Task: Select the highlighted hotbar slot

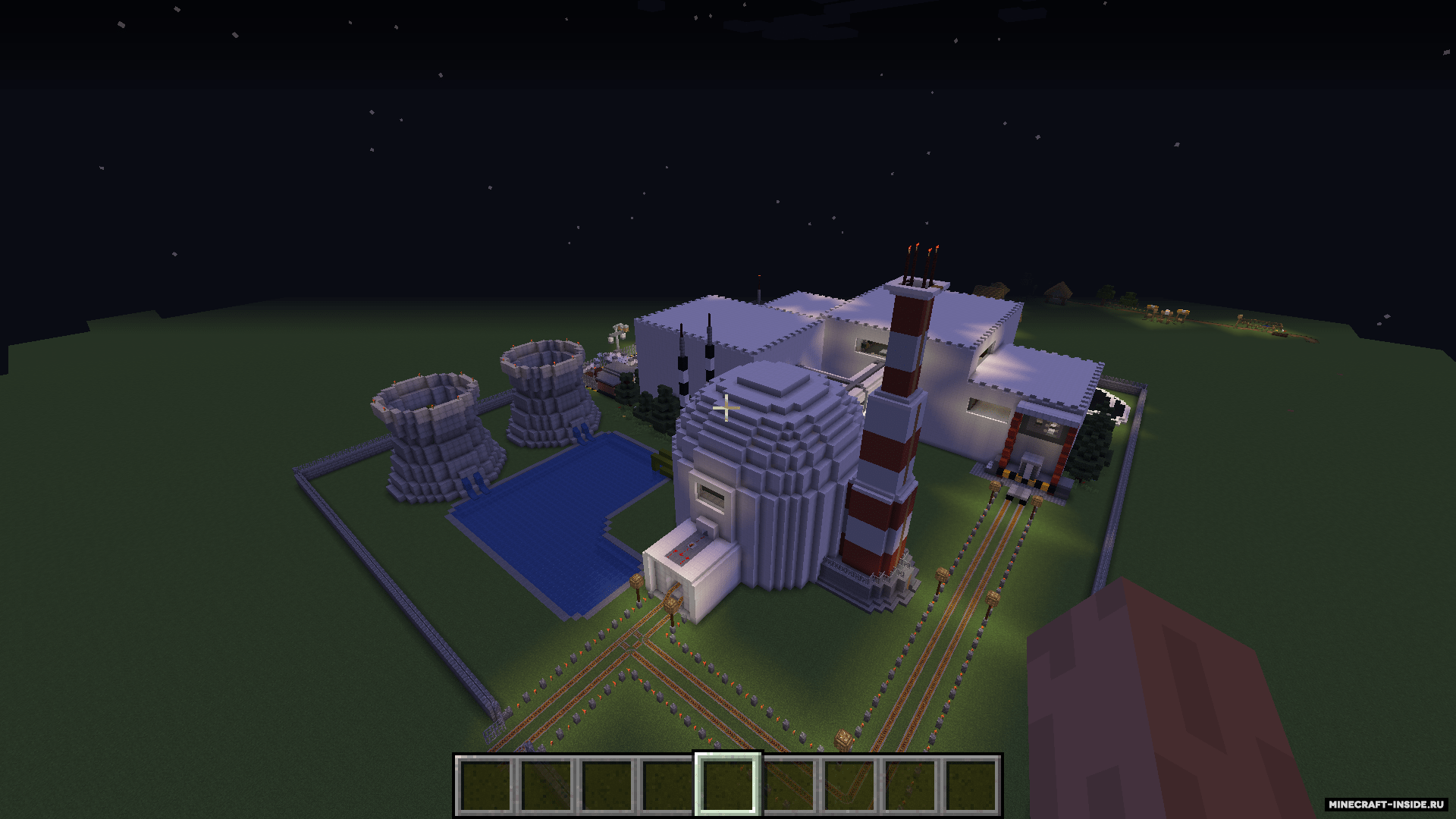Action: point(727,784)
